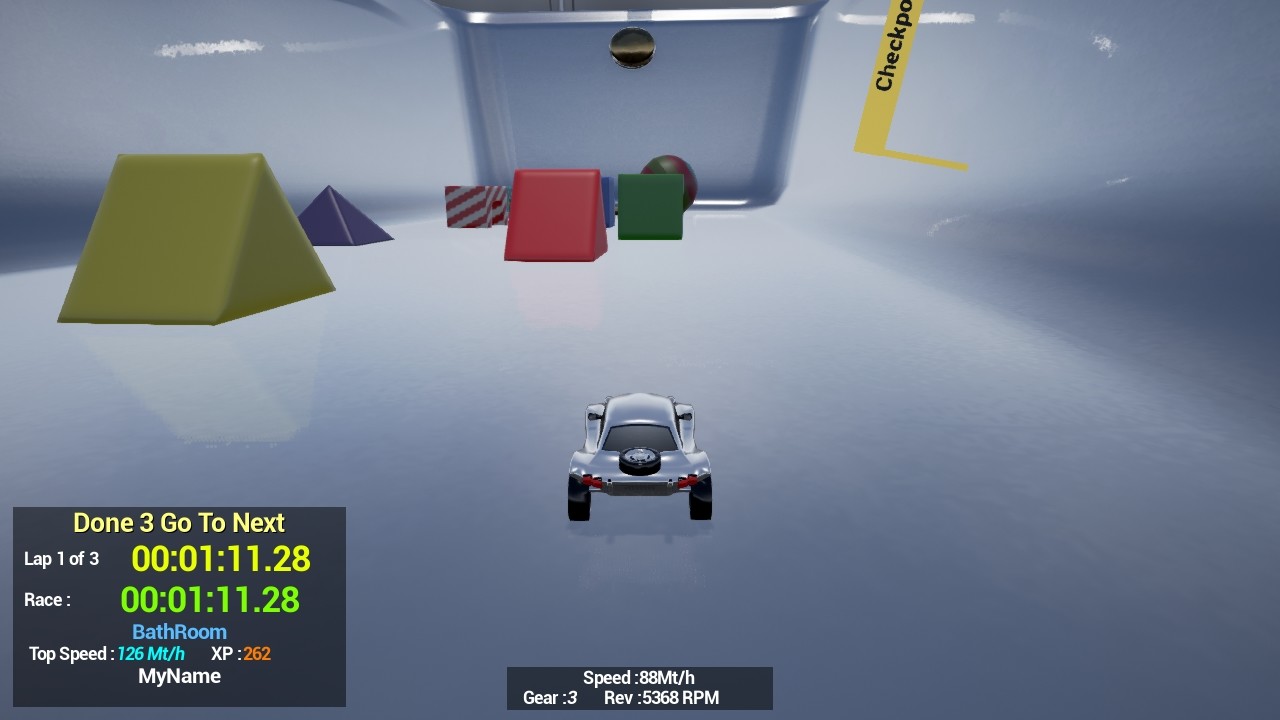The image size is (1280, 720).
Task: Select the BathRoom track label
Action: click(x=178, y=631)
